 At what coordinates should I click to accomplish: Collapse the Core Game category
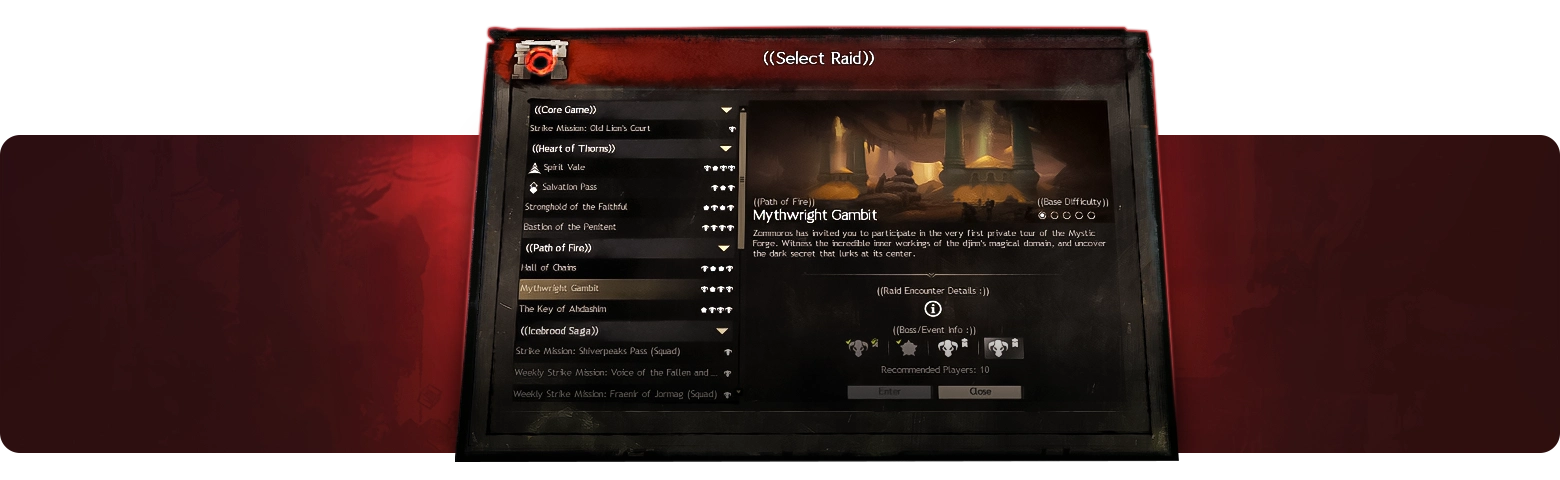click(x=727, y=110)
